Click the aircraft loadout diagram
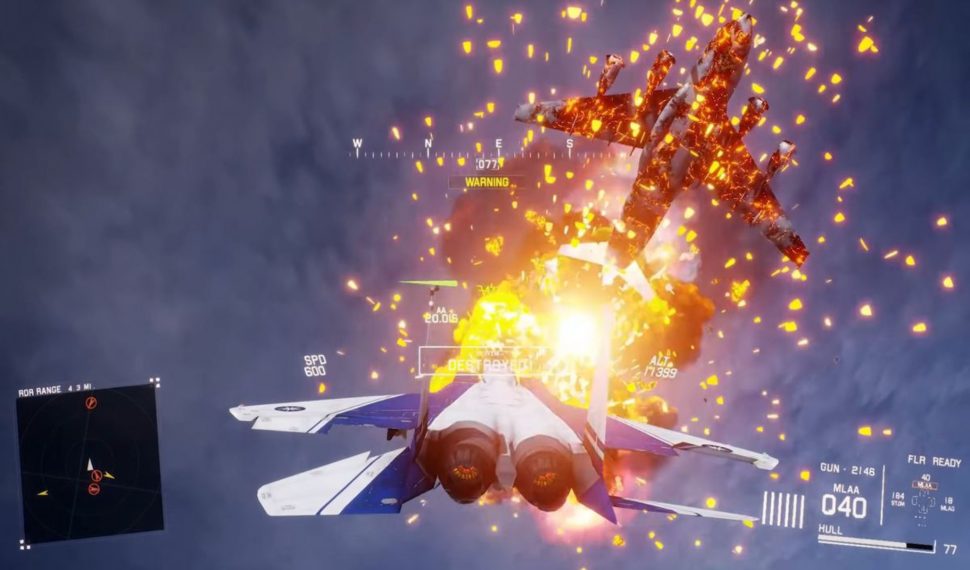The height and width of the screenshot is (570, 970). click(922, 505)
